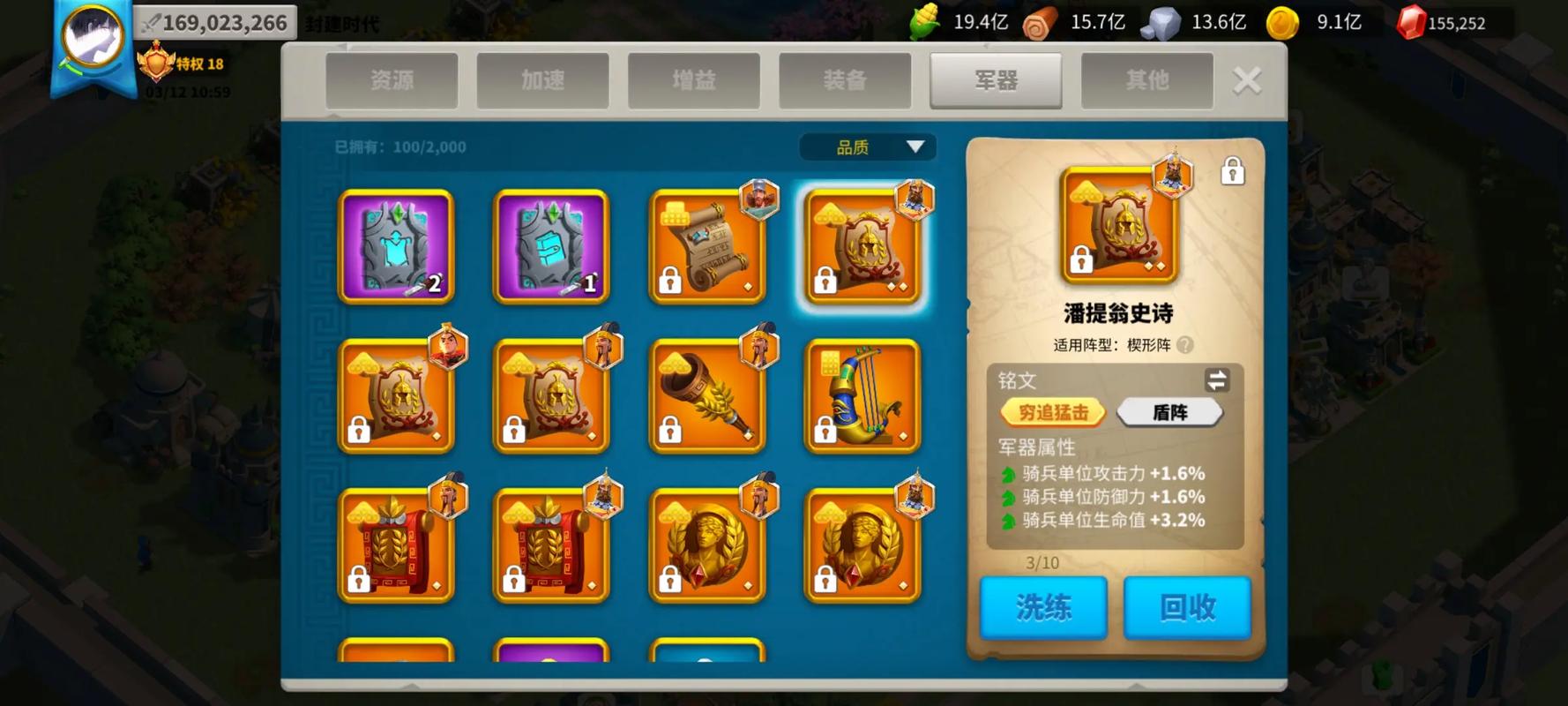Screen dimensions: 1568x706
Task: Click the inscription swap arrows toggle
Action: 1215,380
